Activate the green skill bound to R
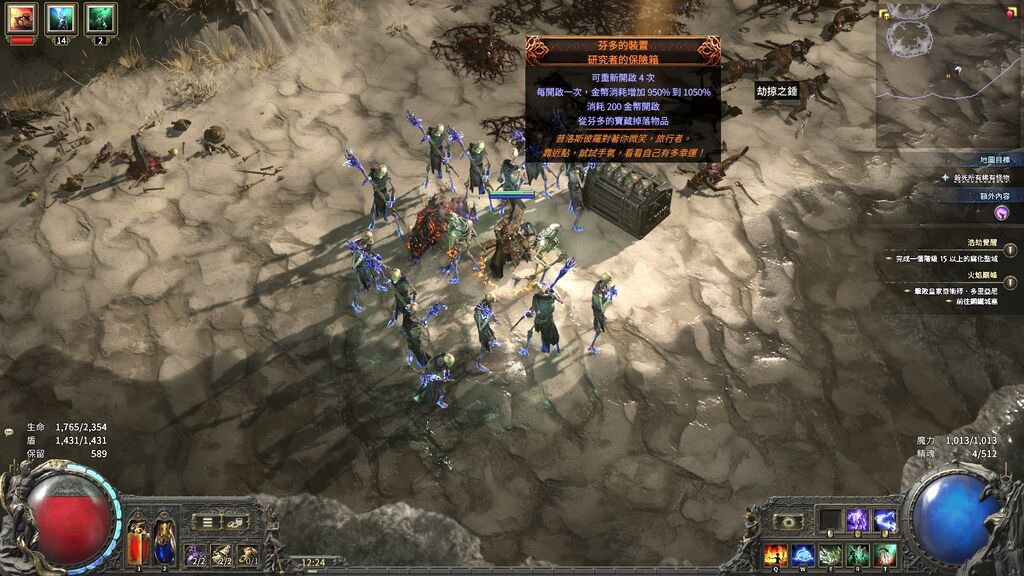The height and width of the screenshot is (576, 1024). click(x=858, y=555)
